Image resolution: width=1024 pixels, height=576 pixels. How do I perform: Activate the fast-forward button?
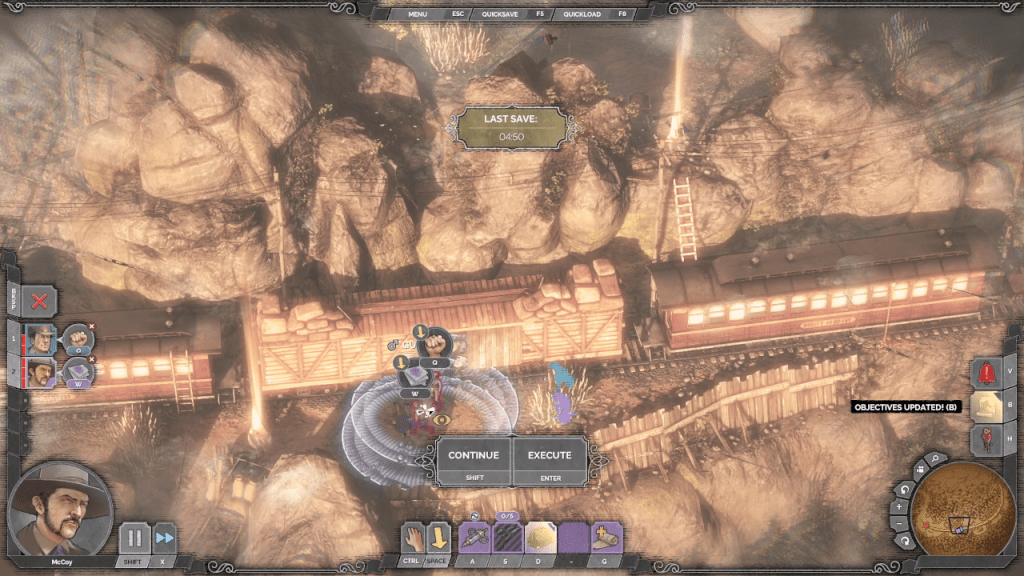(x=164, y=538)
